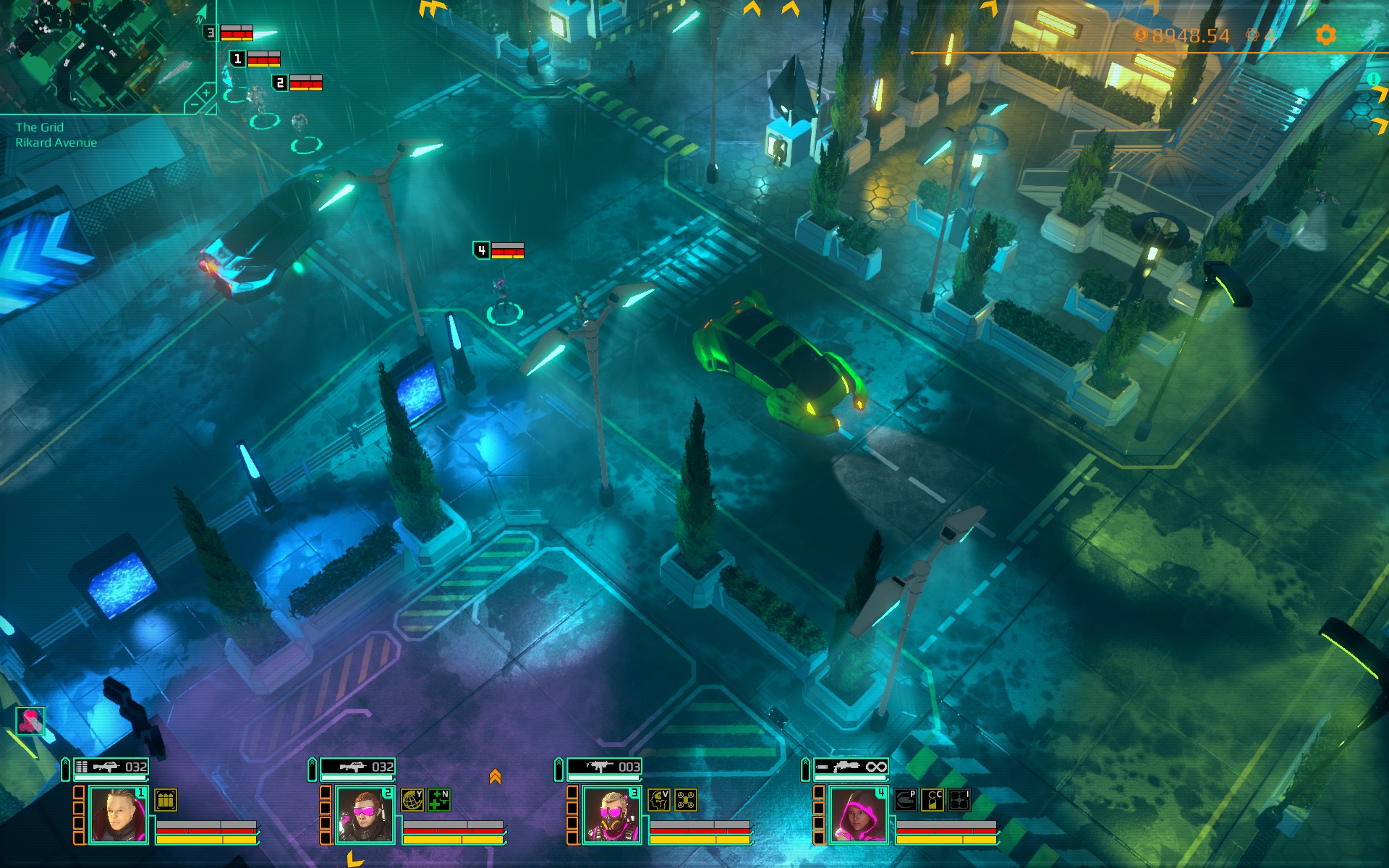Select agent 3 portrait with gas mask
This screenshot has height=868, width=1389.
[x=611, y=815]
